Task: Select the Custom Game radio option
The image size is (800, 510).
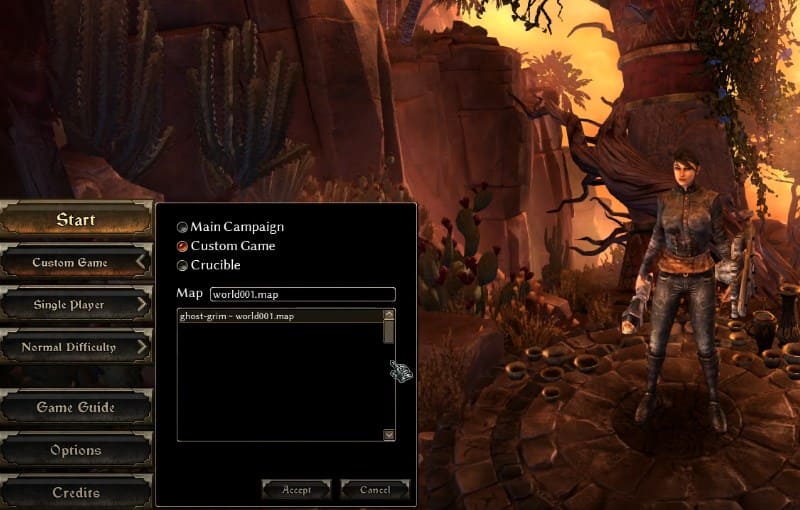Action: [x=182, y=246]
